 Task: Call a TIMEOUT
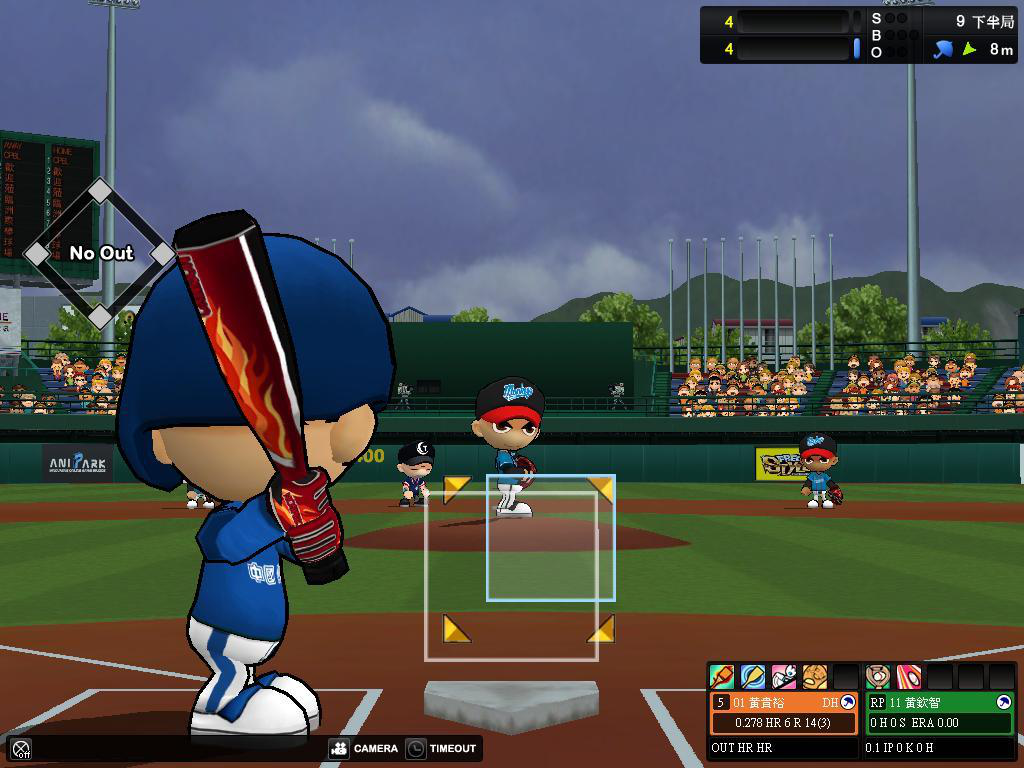coord(442,748)
